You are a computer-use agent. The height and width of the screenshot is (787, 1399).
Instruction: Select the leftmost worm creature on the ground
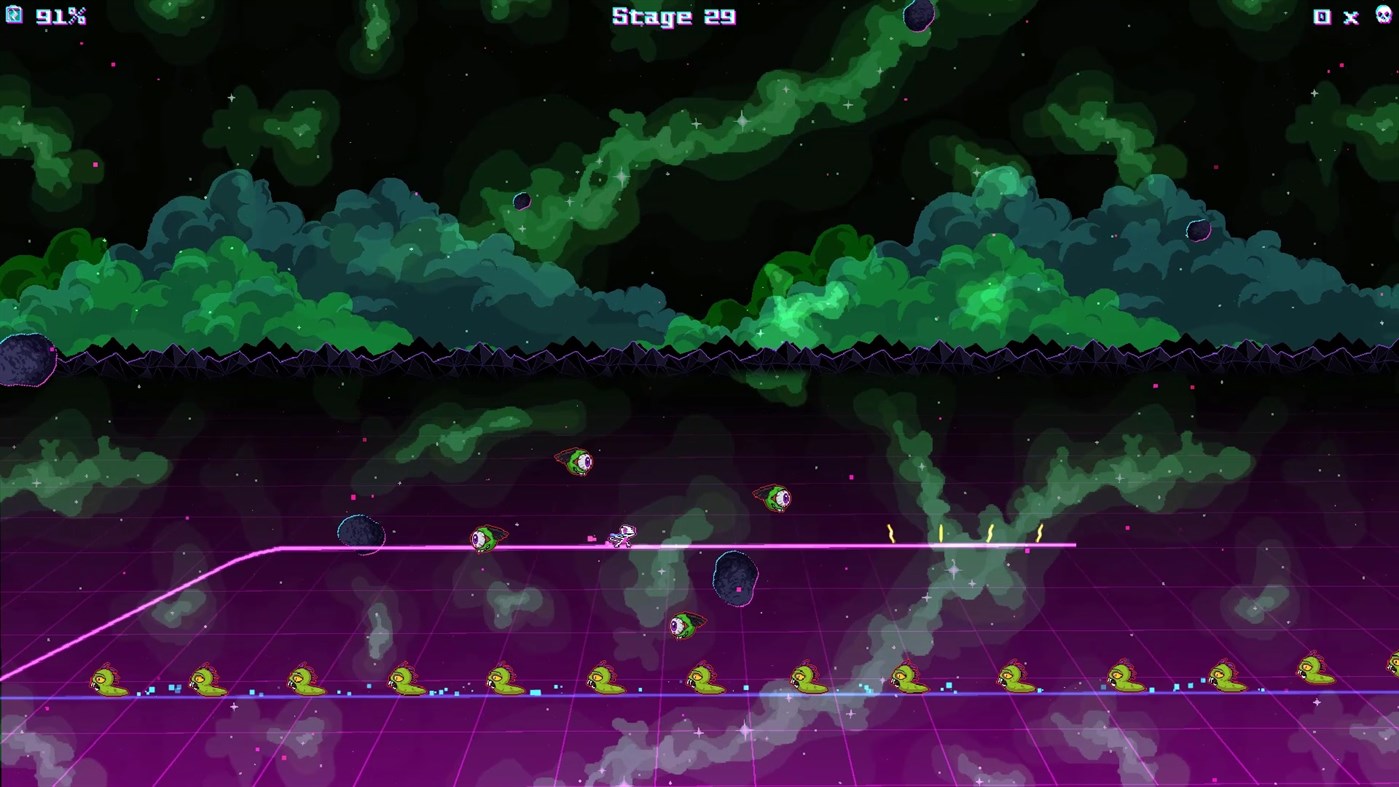(107, 680)
